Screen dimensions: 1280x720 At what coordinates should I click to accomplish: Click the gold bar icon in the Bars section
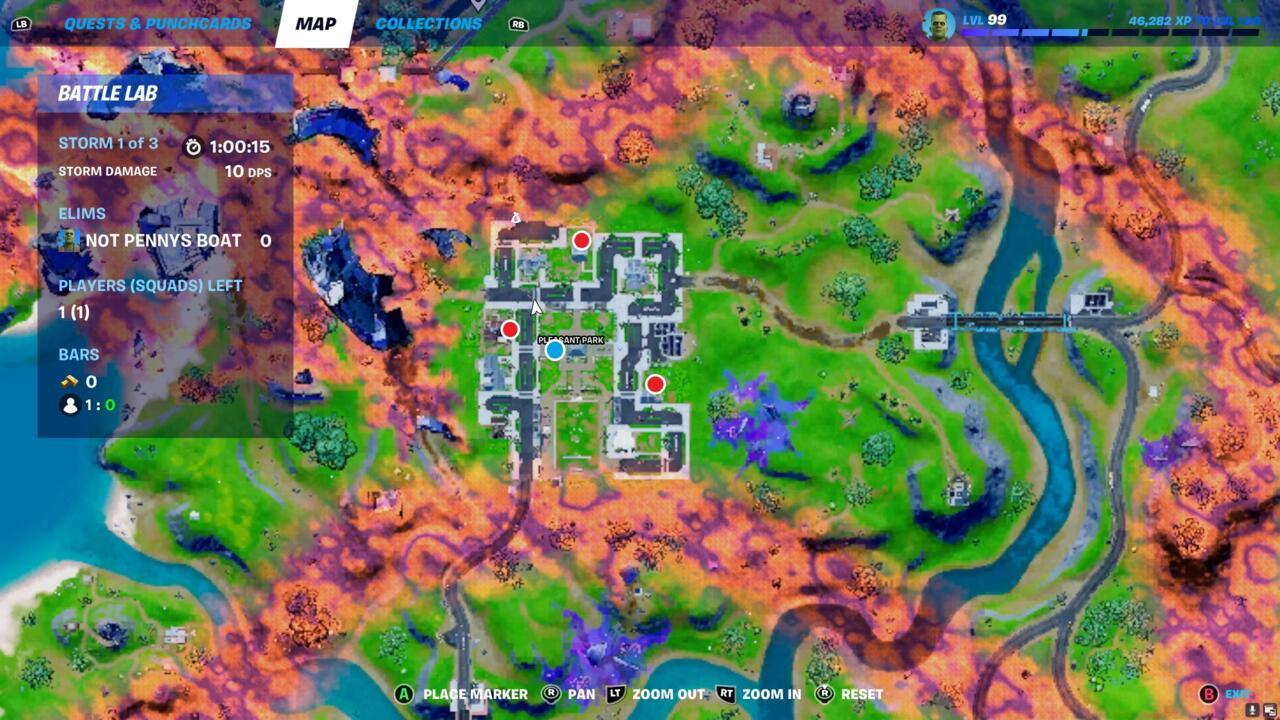(69, 382)
